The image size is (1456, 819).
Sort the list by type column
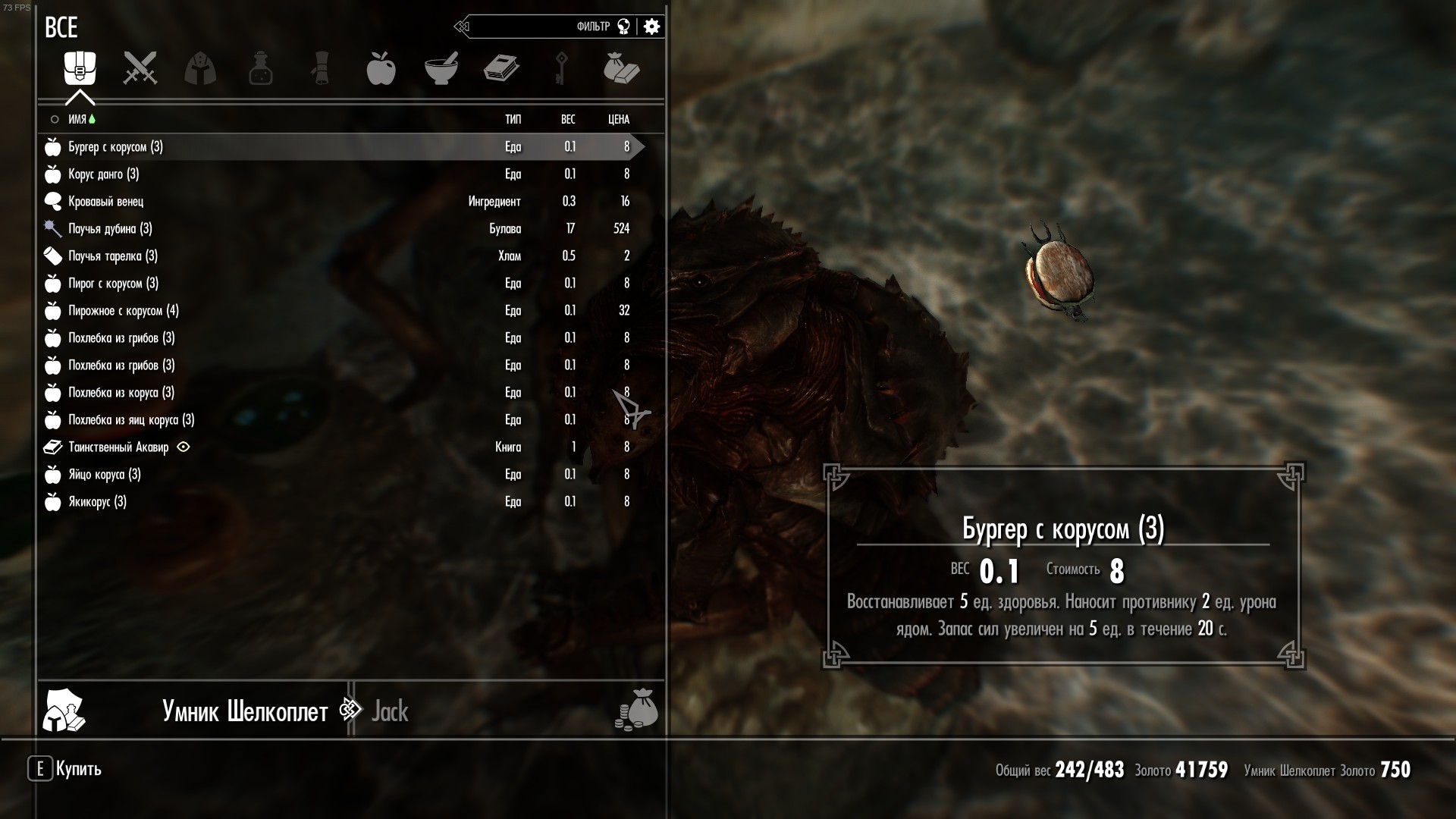tap(513, 119)
